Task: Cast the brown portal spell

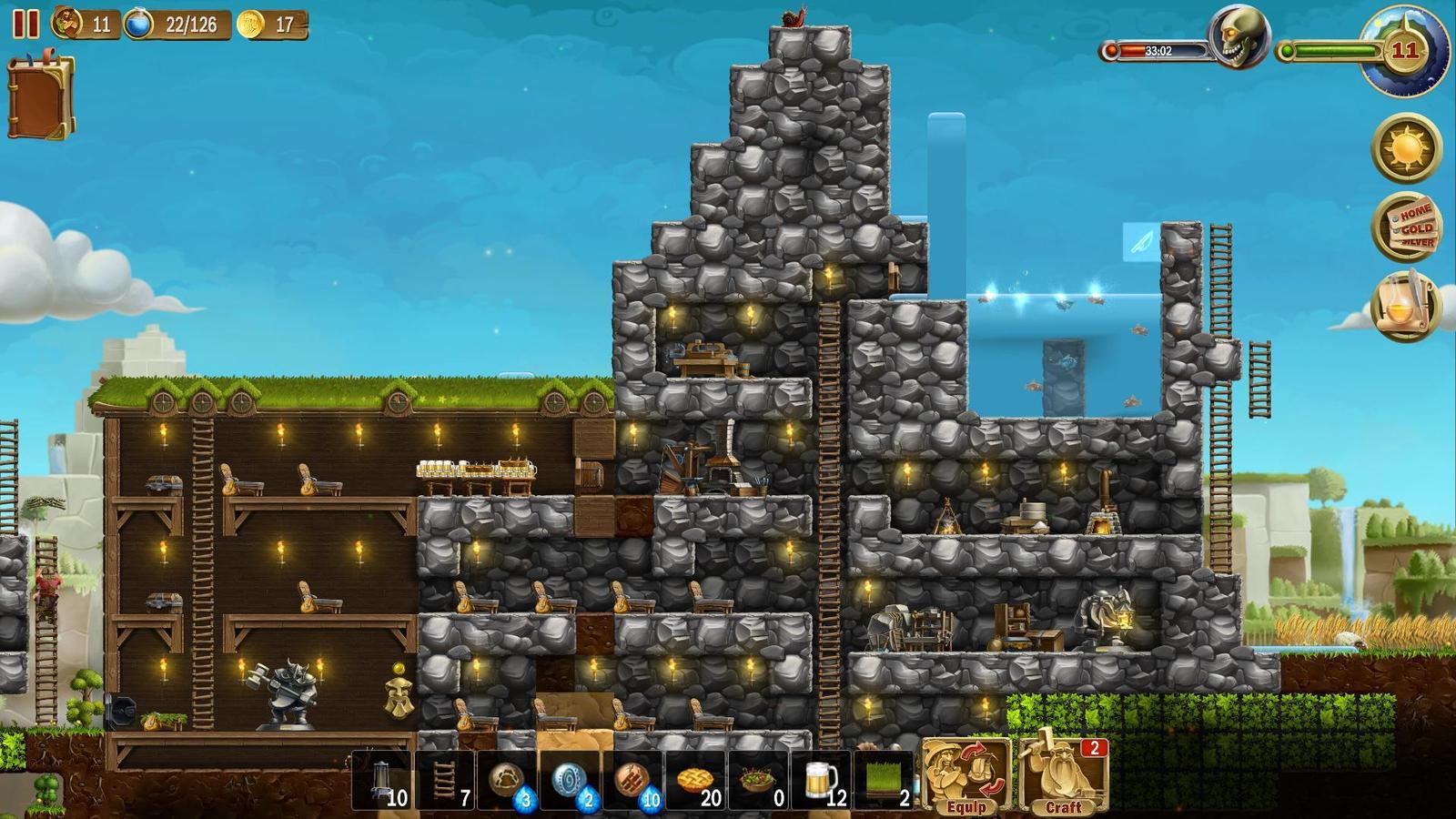Action: click(x=508, y=780)
